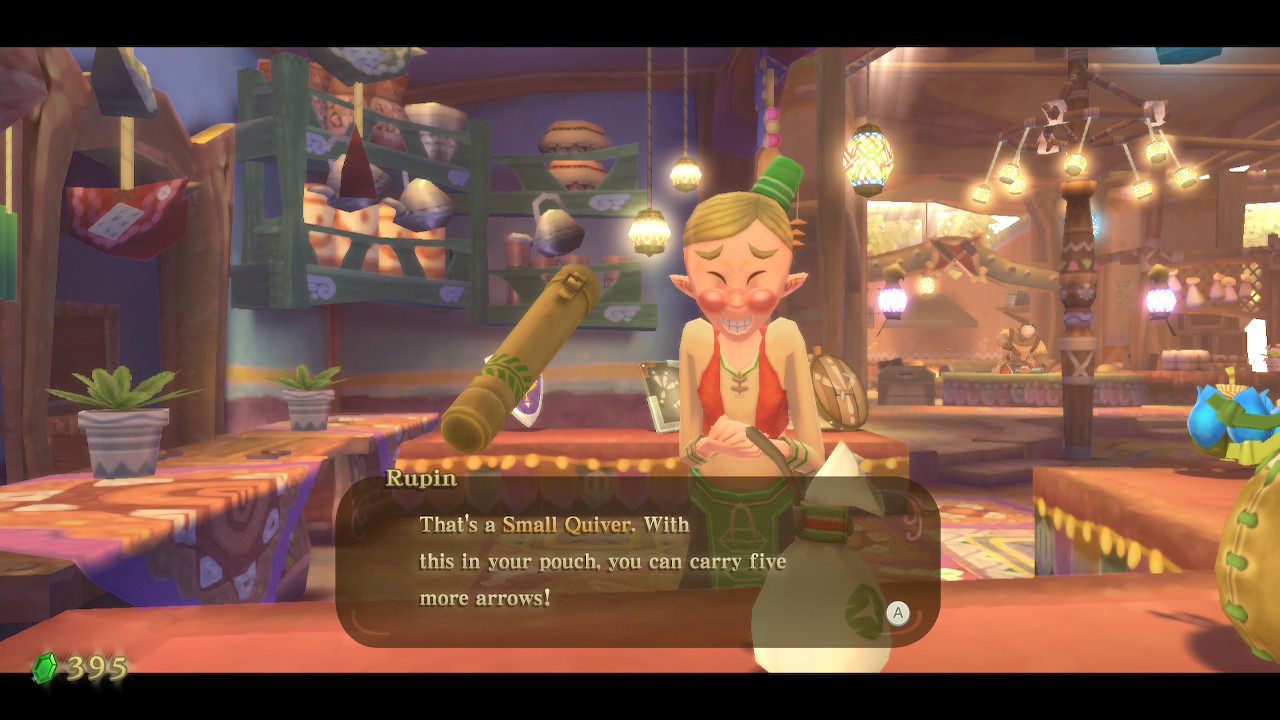
Task: Continue Rupin's Small Quiver dialogue box
Action: (x=897, y=614)
